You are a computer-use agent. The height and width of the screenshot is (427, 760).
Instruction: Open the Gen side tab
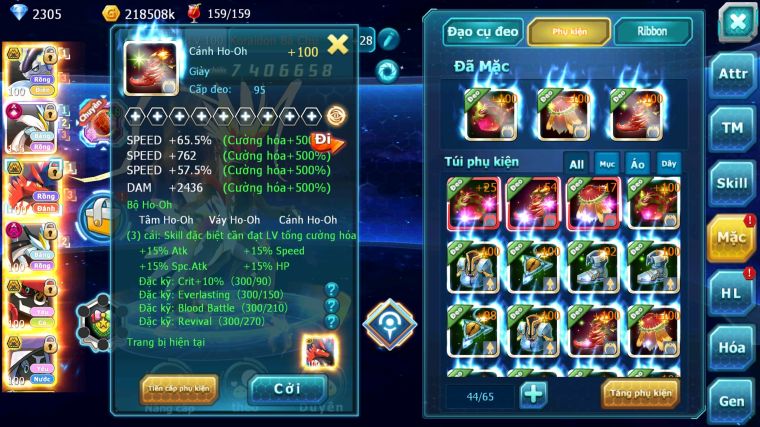pyautogui.click(x=732, y=402)
